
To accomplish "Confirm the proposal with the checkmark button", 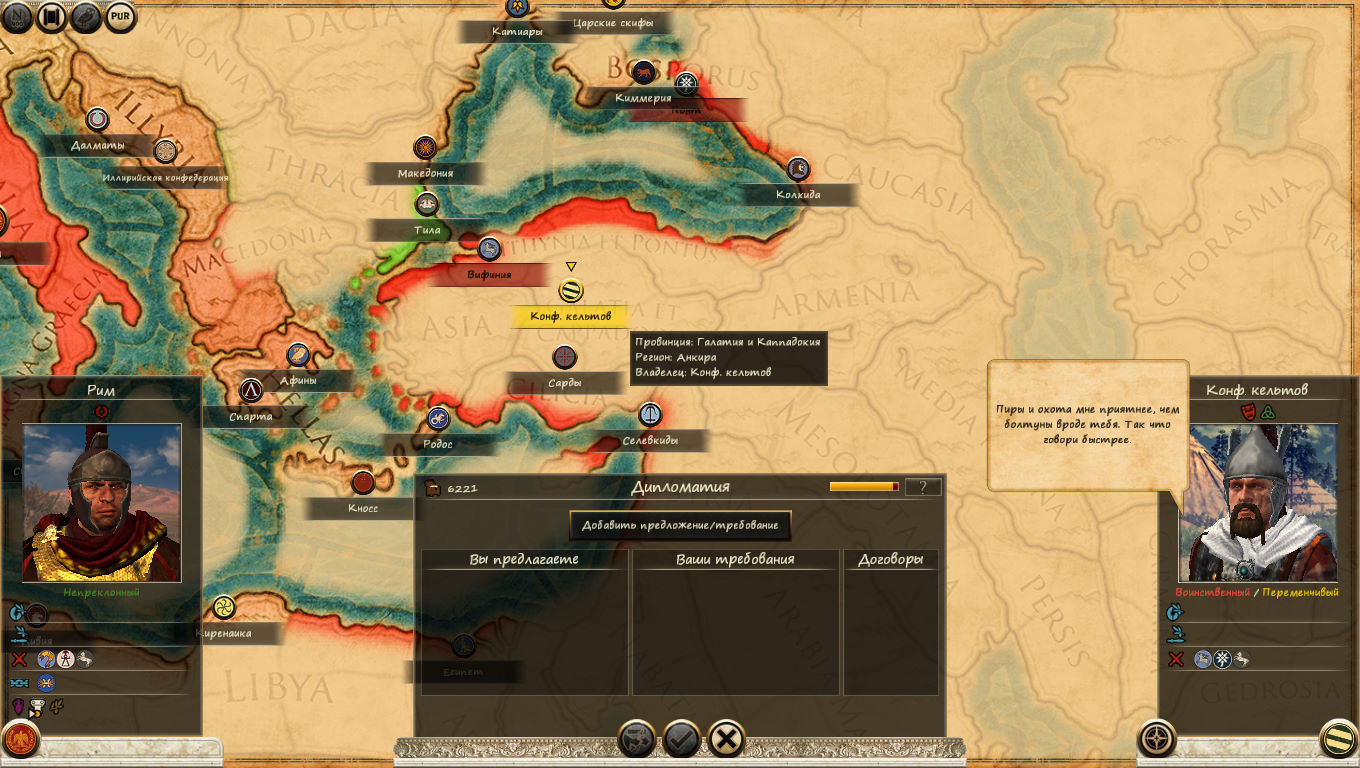I will click(682, 739).
